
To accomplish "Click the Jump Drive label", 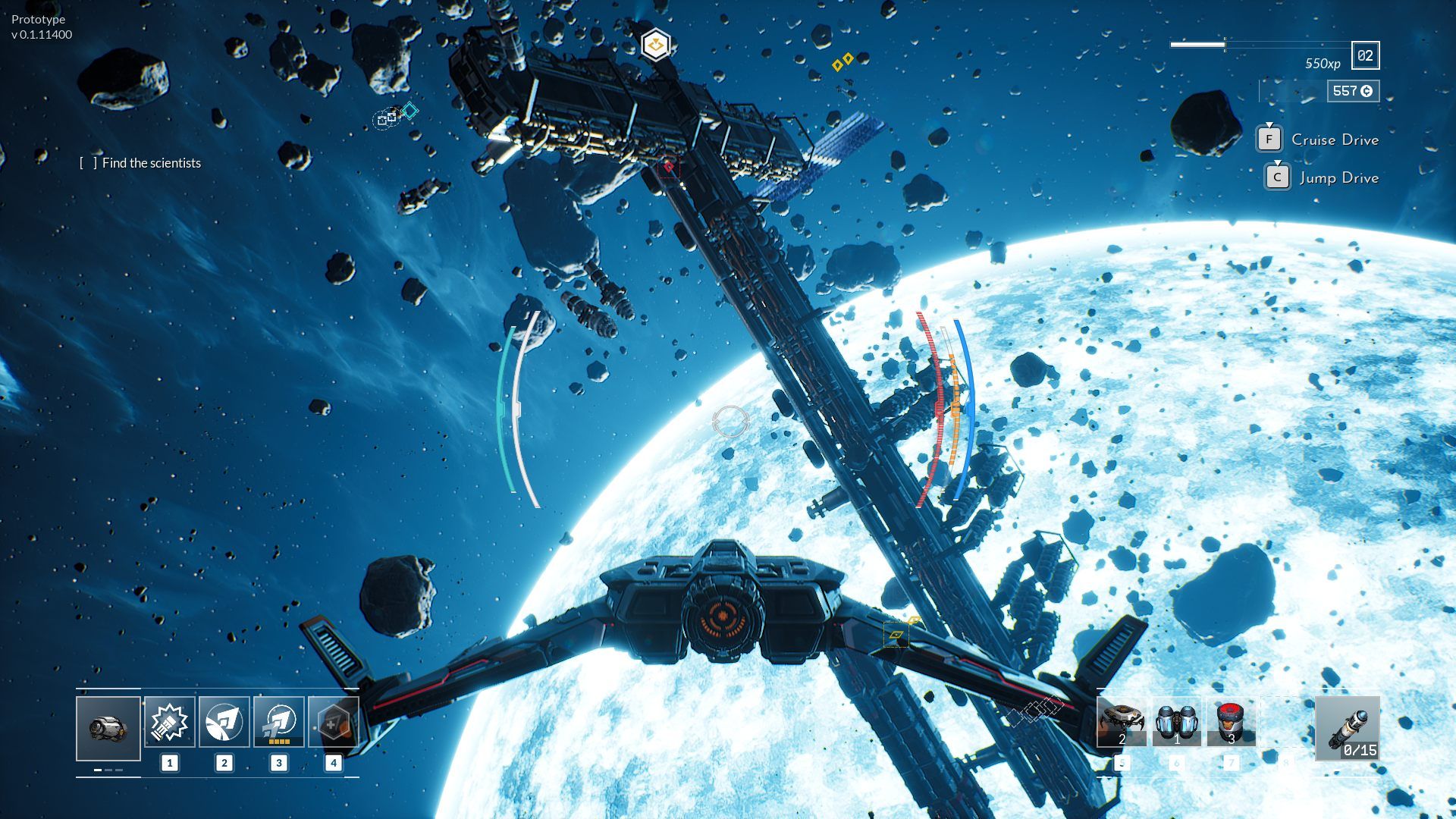I will pyautogui.click(x=1338, y=177).
